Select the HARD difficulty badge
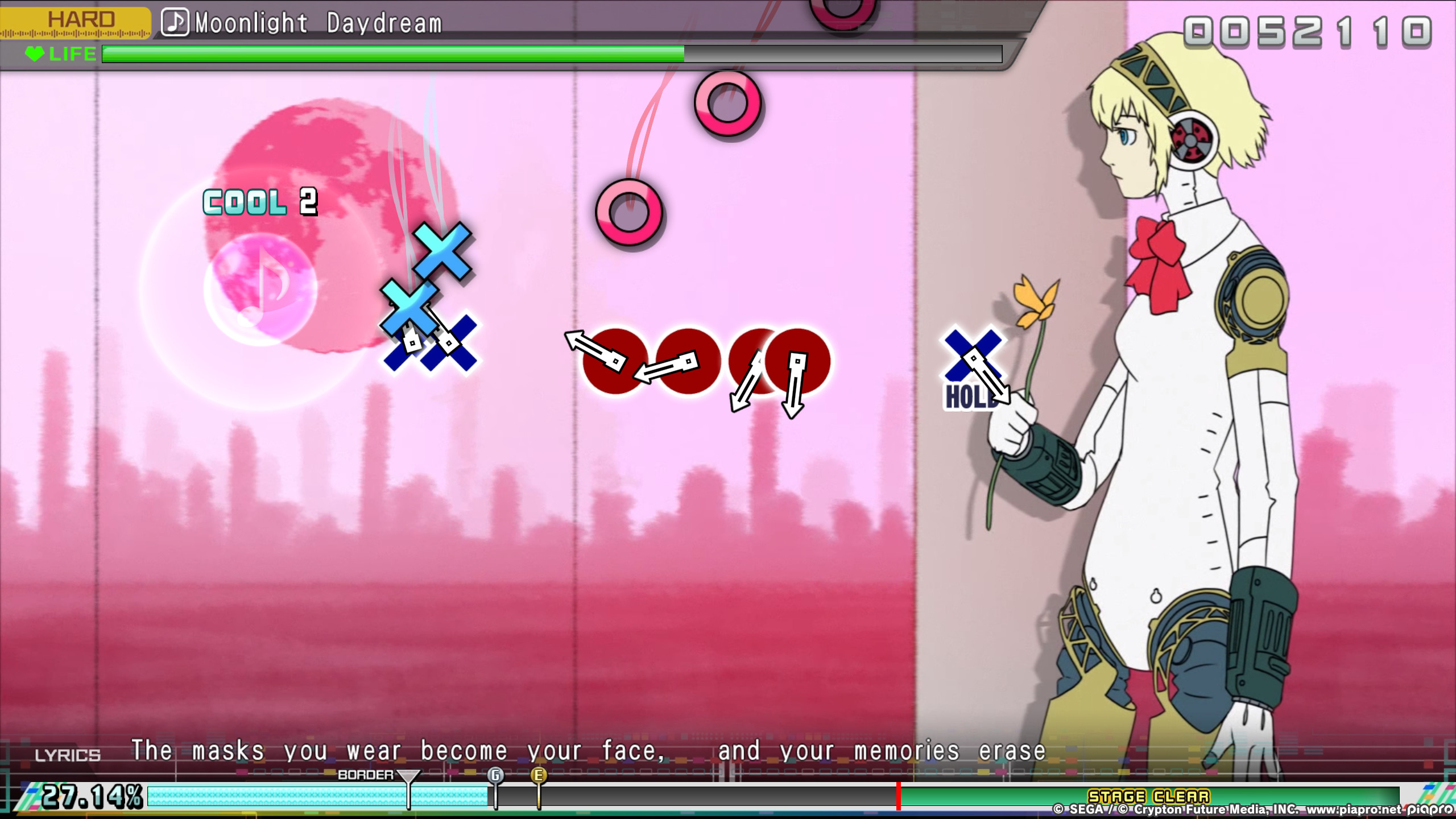 (x=80, y=20)
